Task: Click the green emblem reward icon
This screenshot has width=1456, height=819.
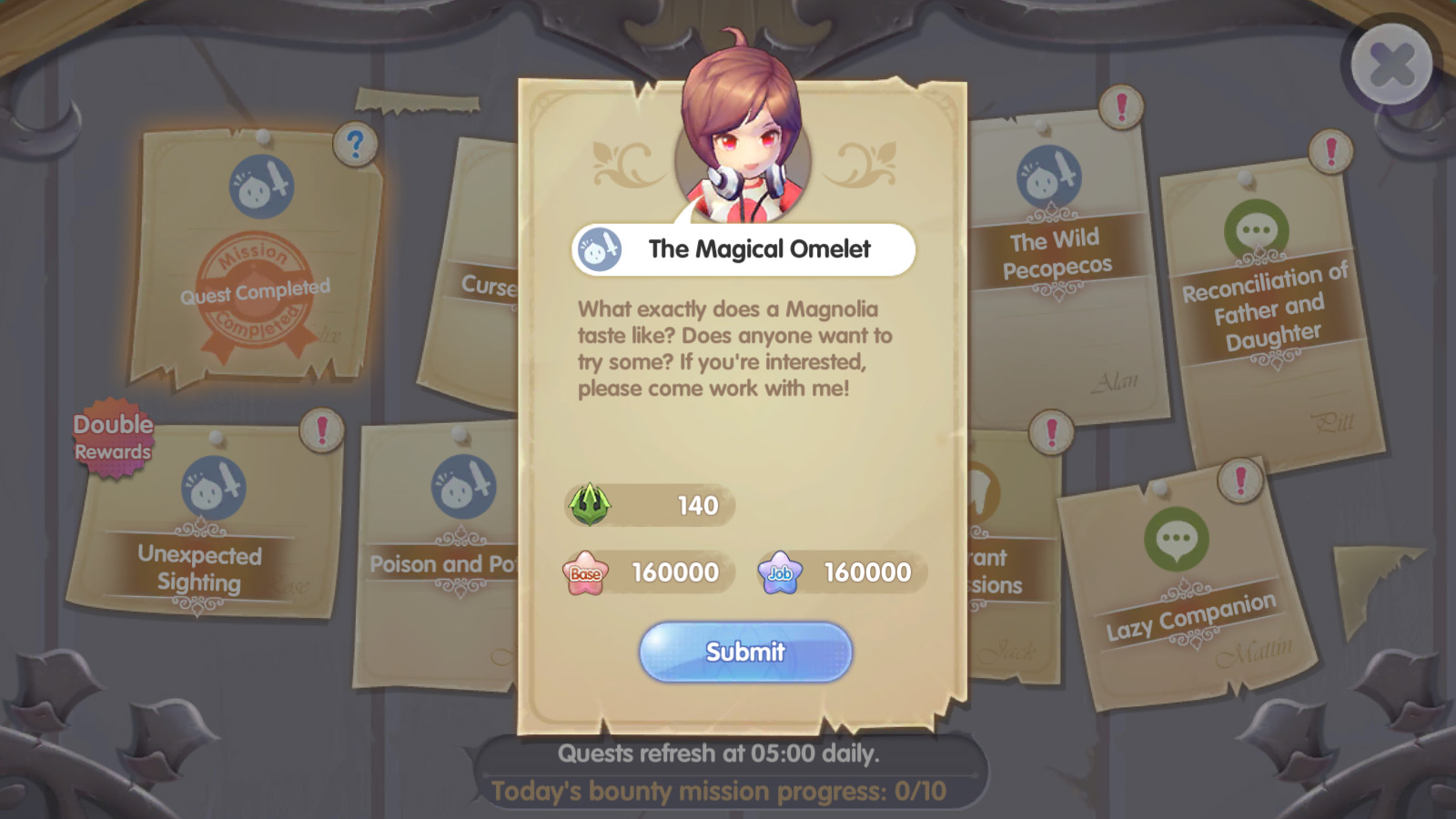Action: (590, 504)
